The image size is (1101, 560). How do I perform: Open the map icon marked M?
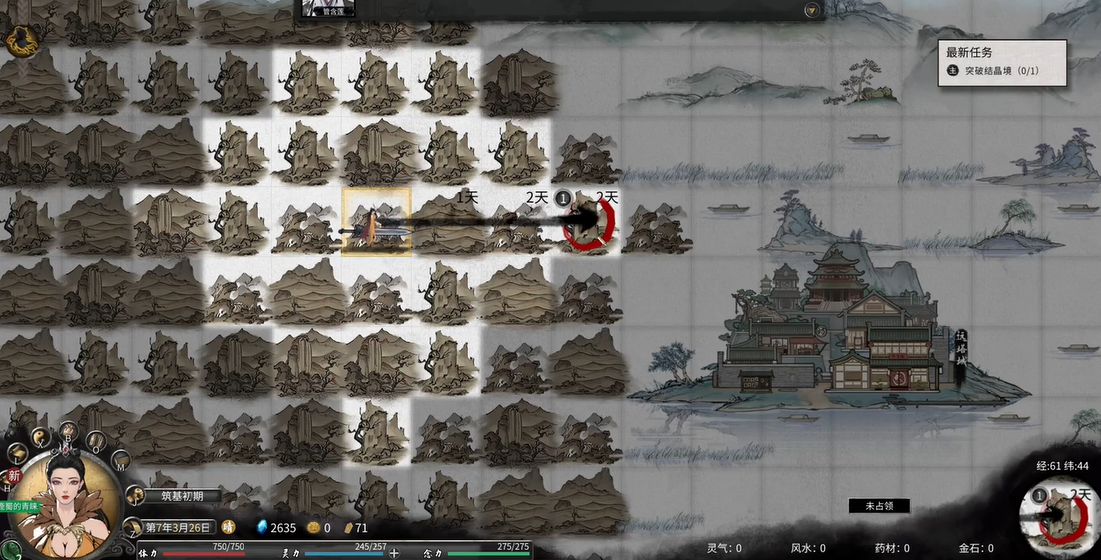click(119, 460)
